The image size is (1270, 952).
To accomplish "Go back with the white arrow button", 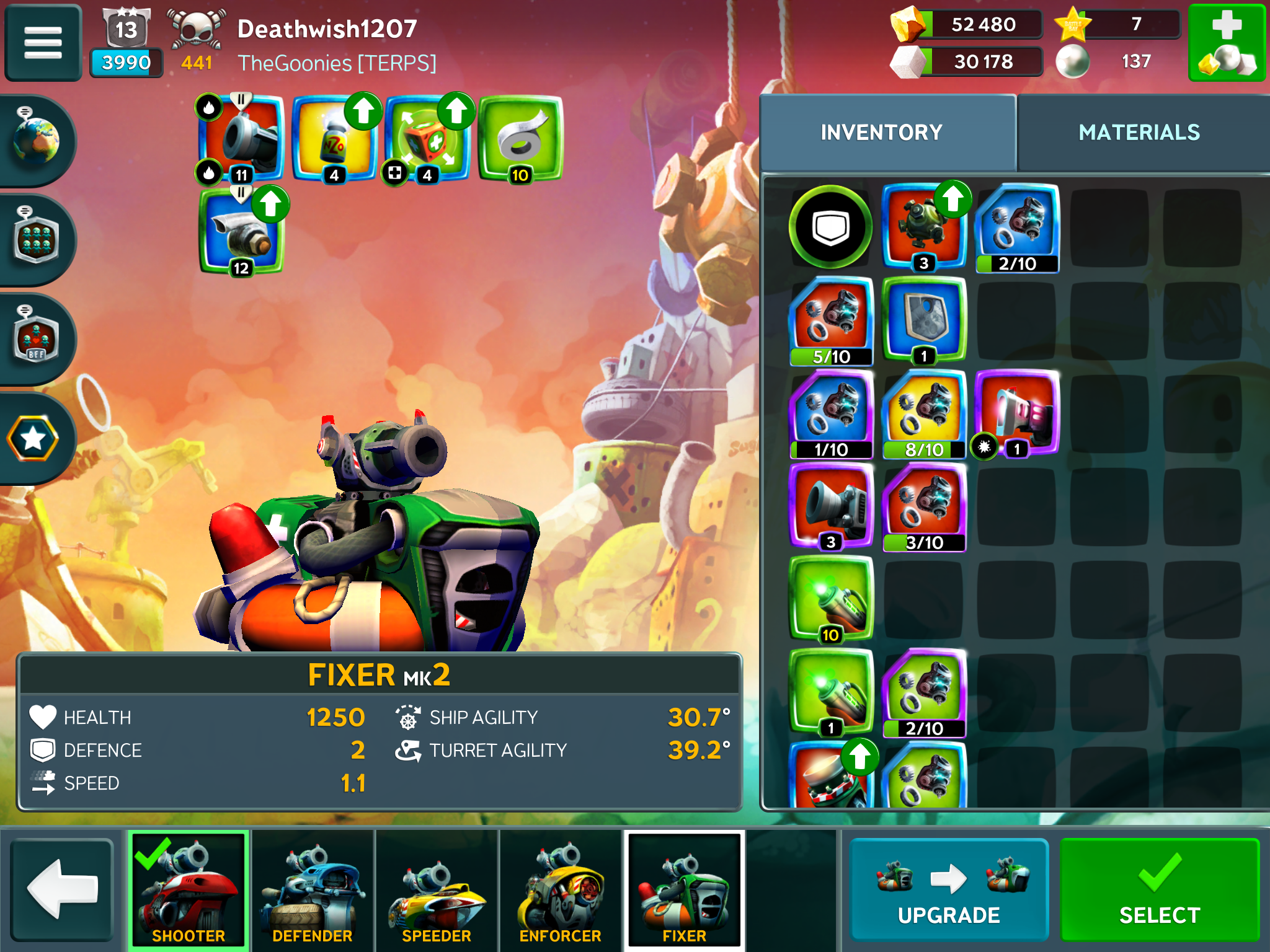I will (62, 889).
